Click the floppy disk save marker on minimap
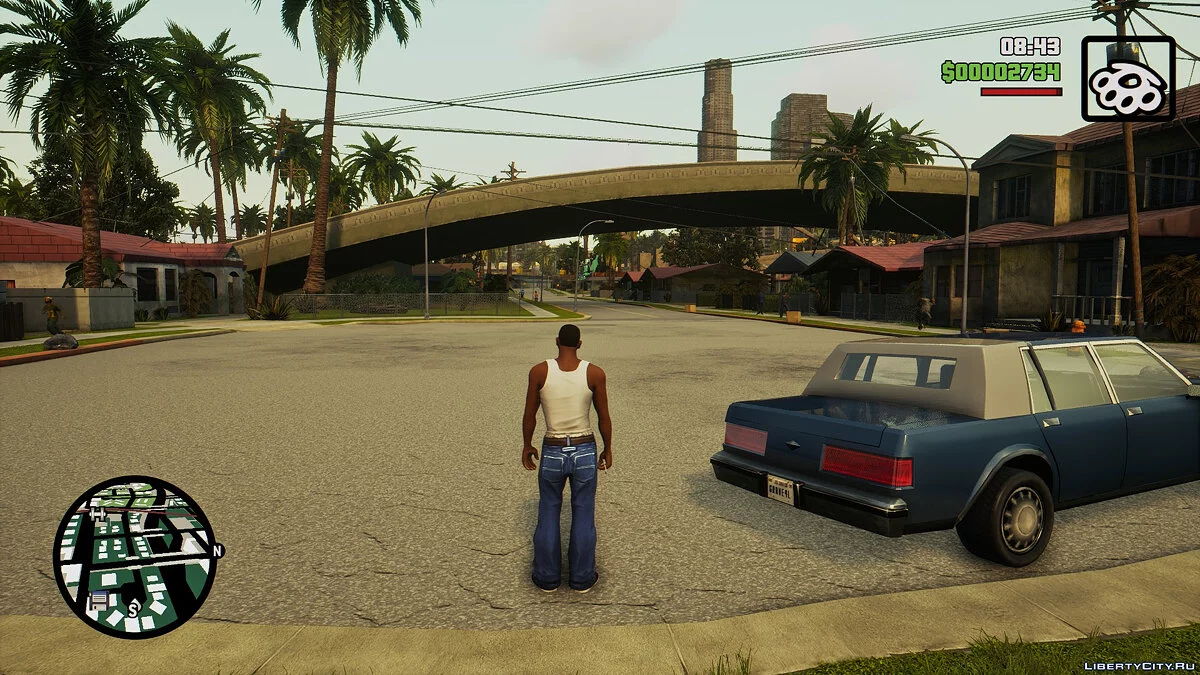The image size is (1200, 675). point(99,599)
